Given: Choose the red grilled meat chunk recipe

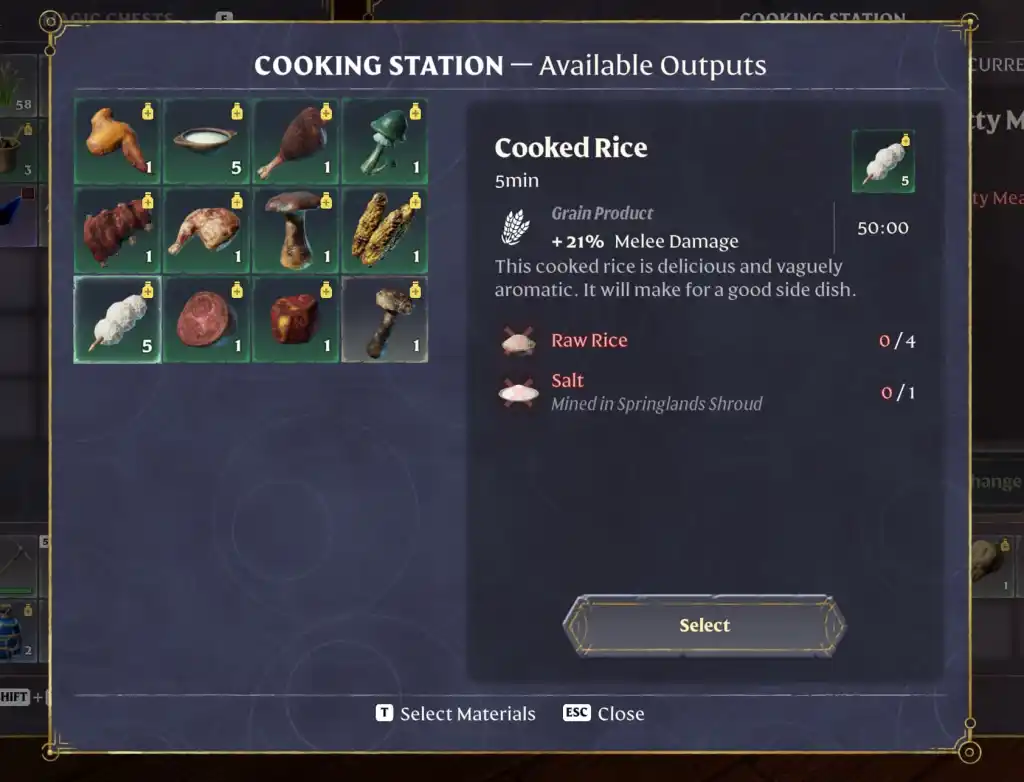Looking at the screenshot, I should (x=117, y=231).
